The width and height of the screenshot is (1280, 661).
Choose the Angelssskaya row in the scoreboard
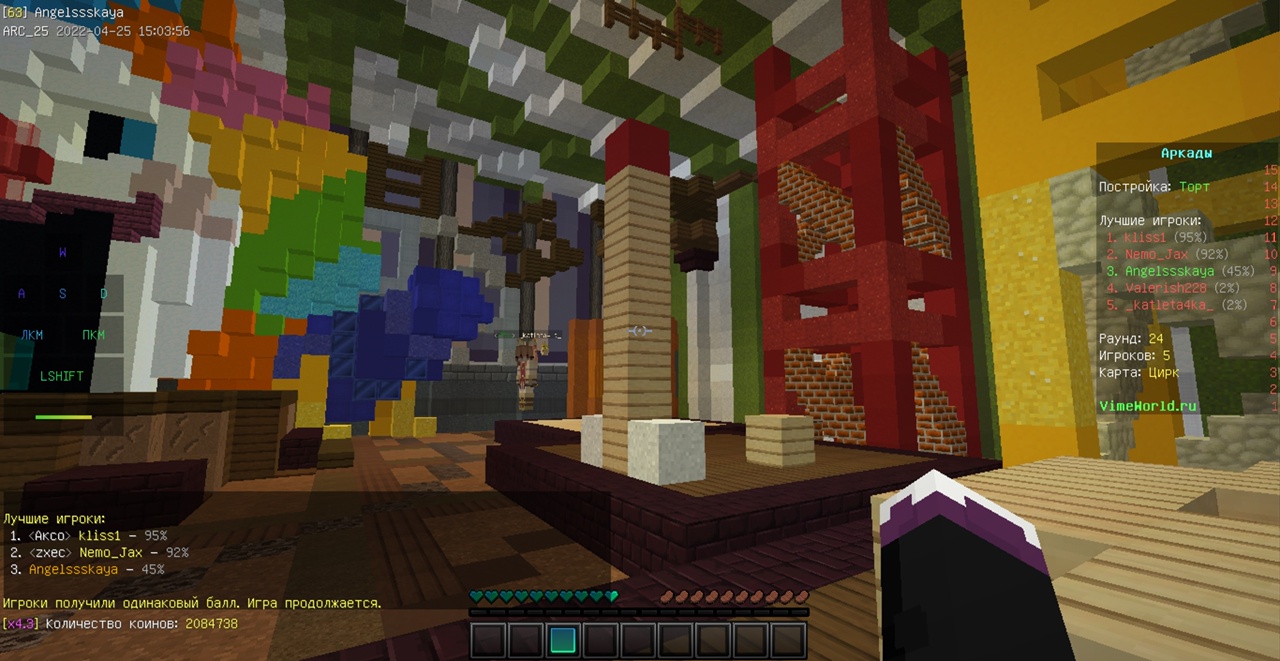click(1166, 271)
